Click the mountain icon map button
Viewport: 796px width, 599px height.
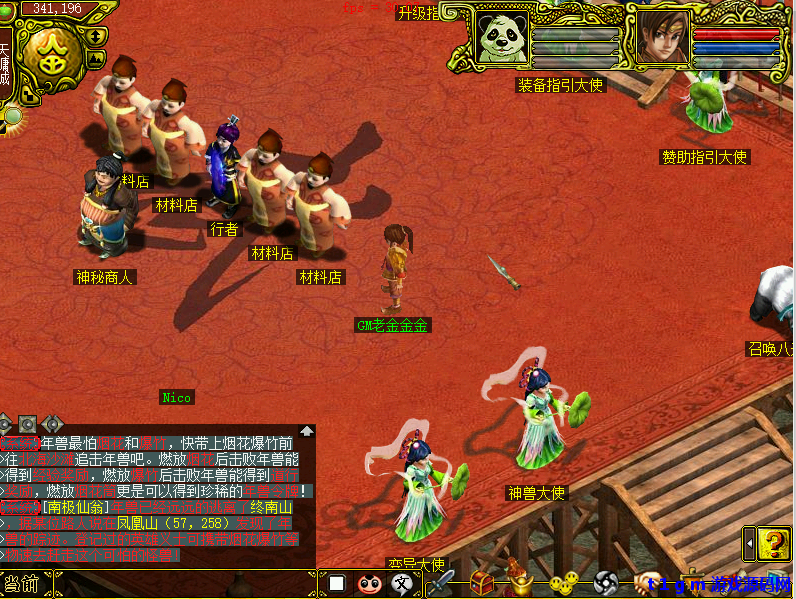pyautogui.click(x=96, y=59)
